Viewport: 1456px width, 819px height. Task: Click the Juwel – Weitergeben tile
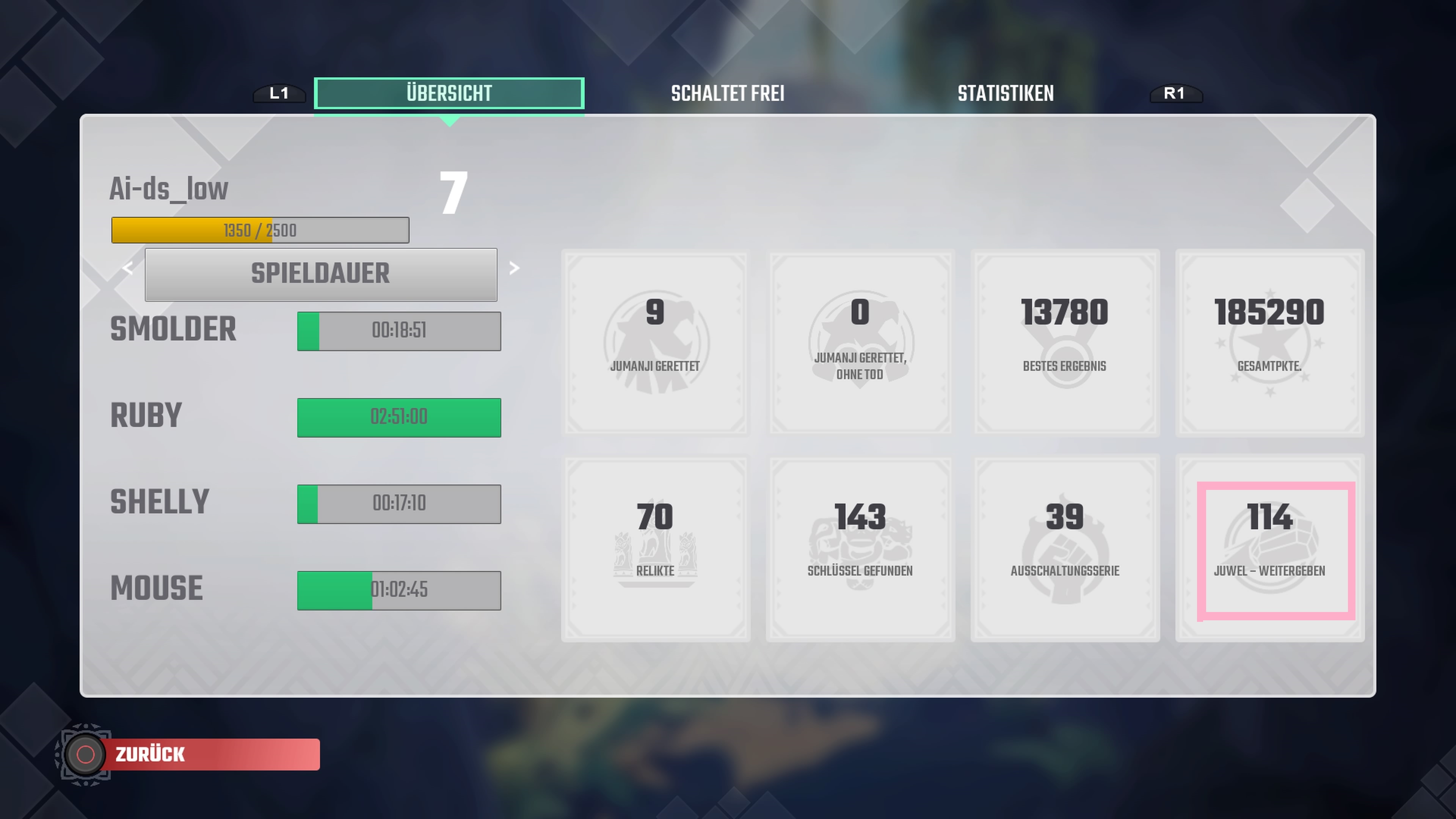click(x=1276, y=551)
